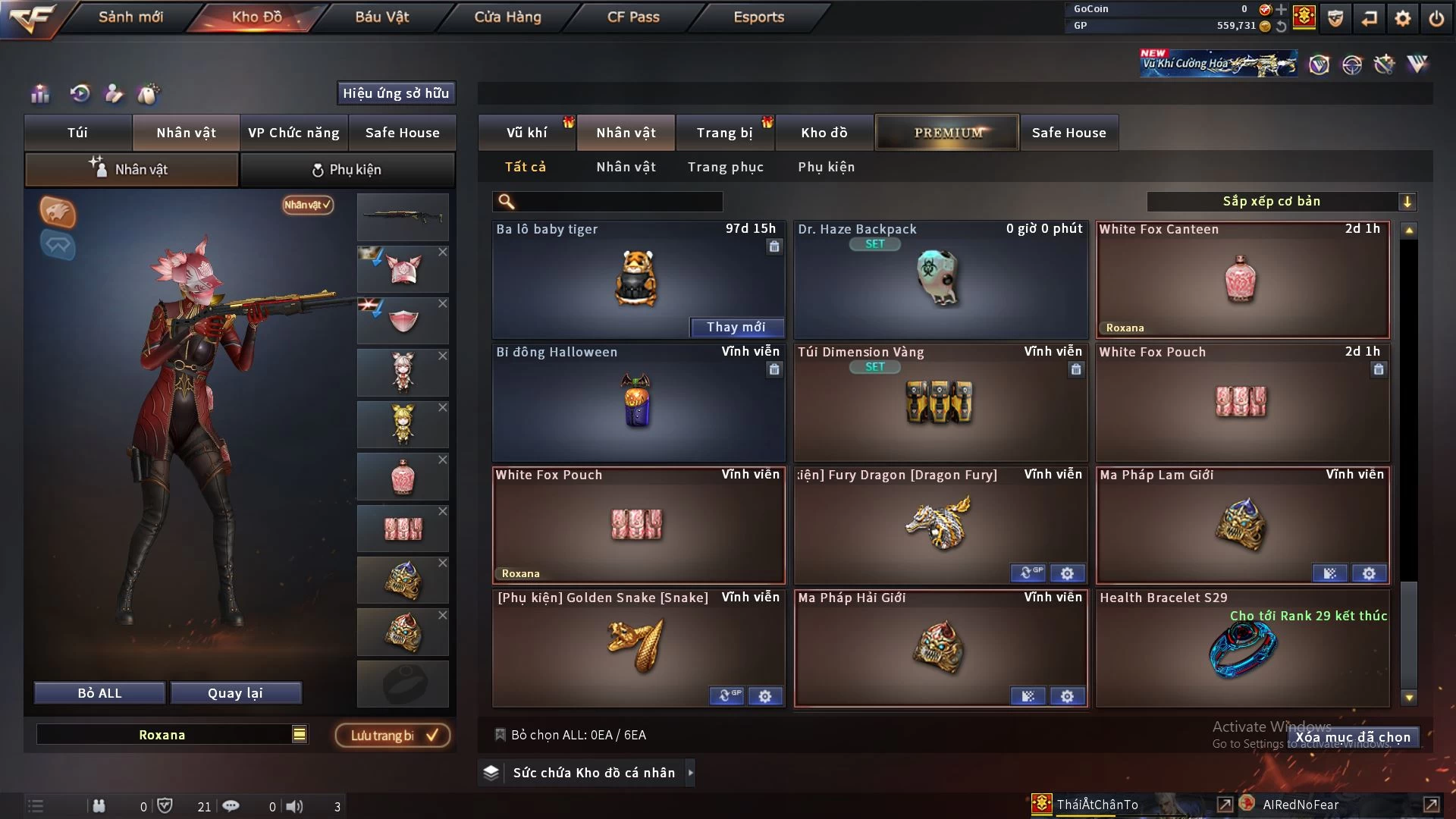Switch to the VP Chức năng tab
Screen dimensions: 1456x819
tap(293, 133)
